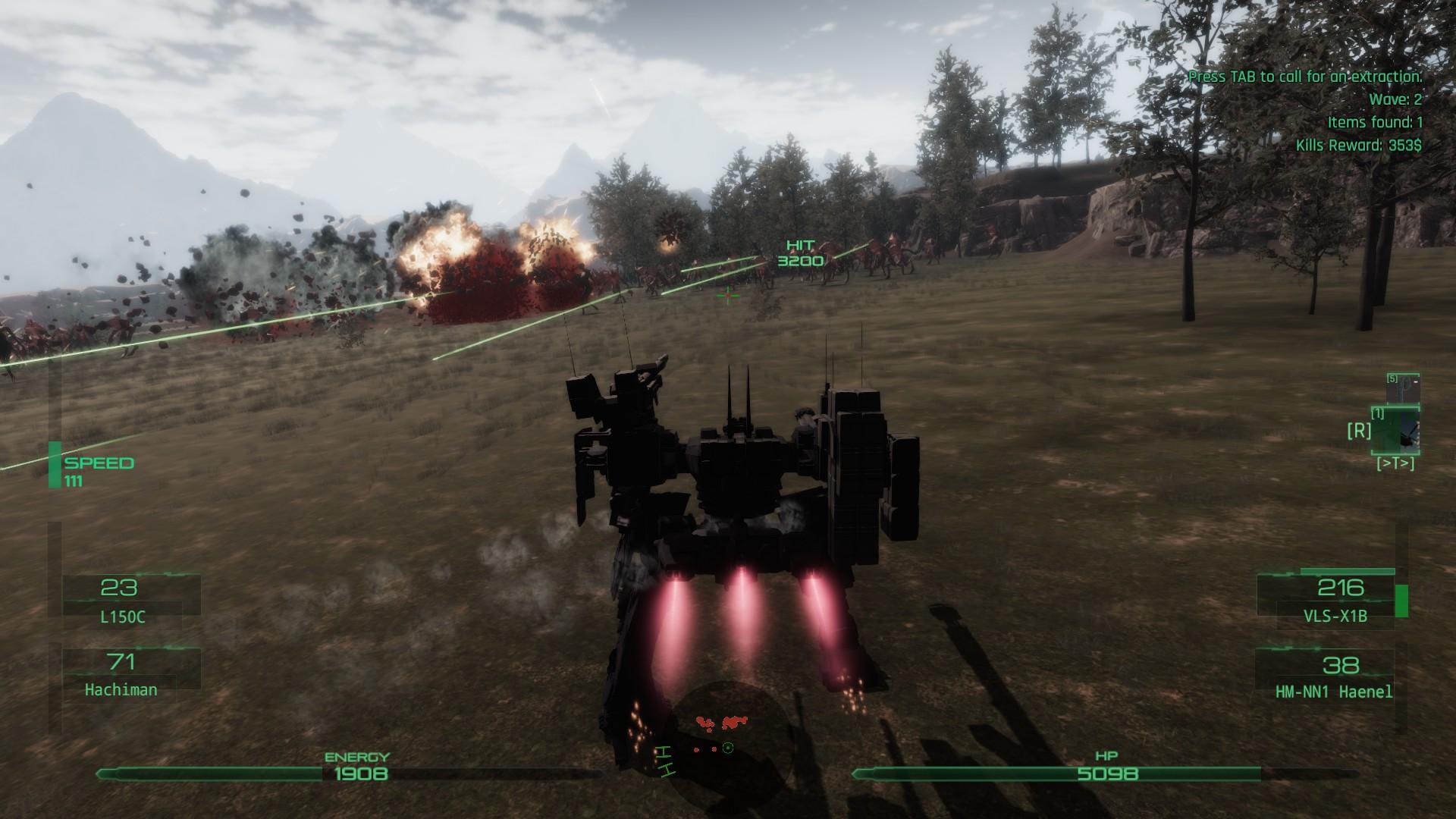Select the L150C weapon slot

pos(123,599)
